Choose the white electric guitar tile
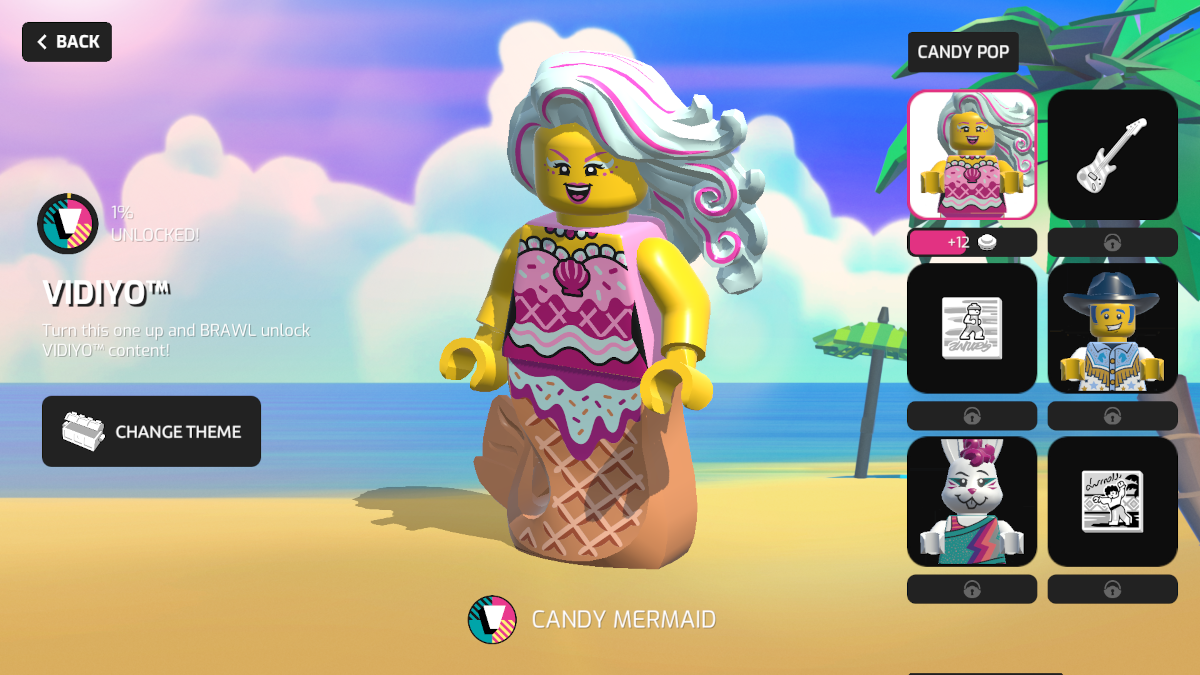This screenshot has height=675, width=1200. click(1112, 155)
